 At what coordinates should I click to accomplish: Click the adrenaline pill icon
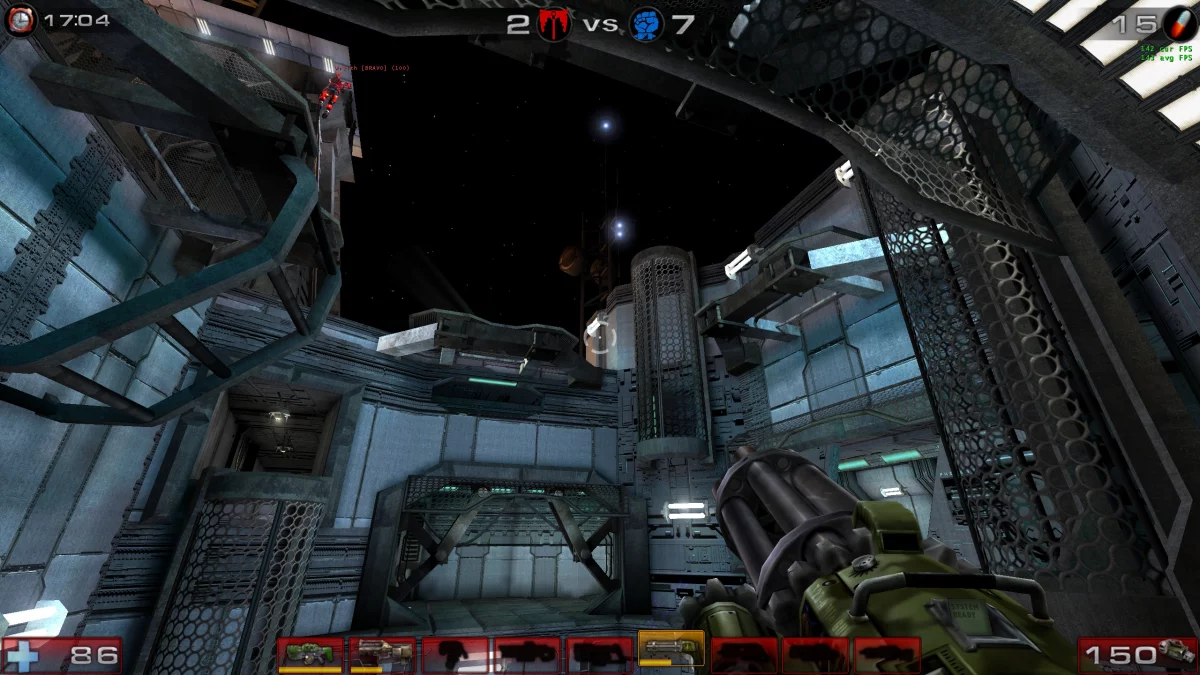tap(1178, 23)
